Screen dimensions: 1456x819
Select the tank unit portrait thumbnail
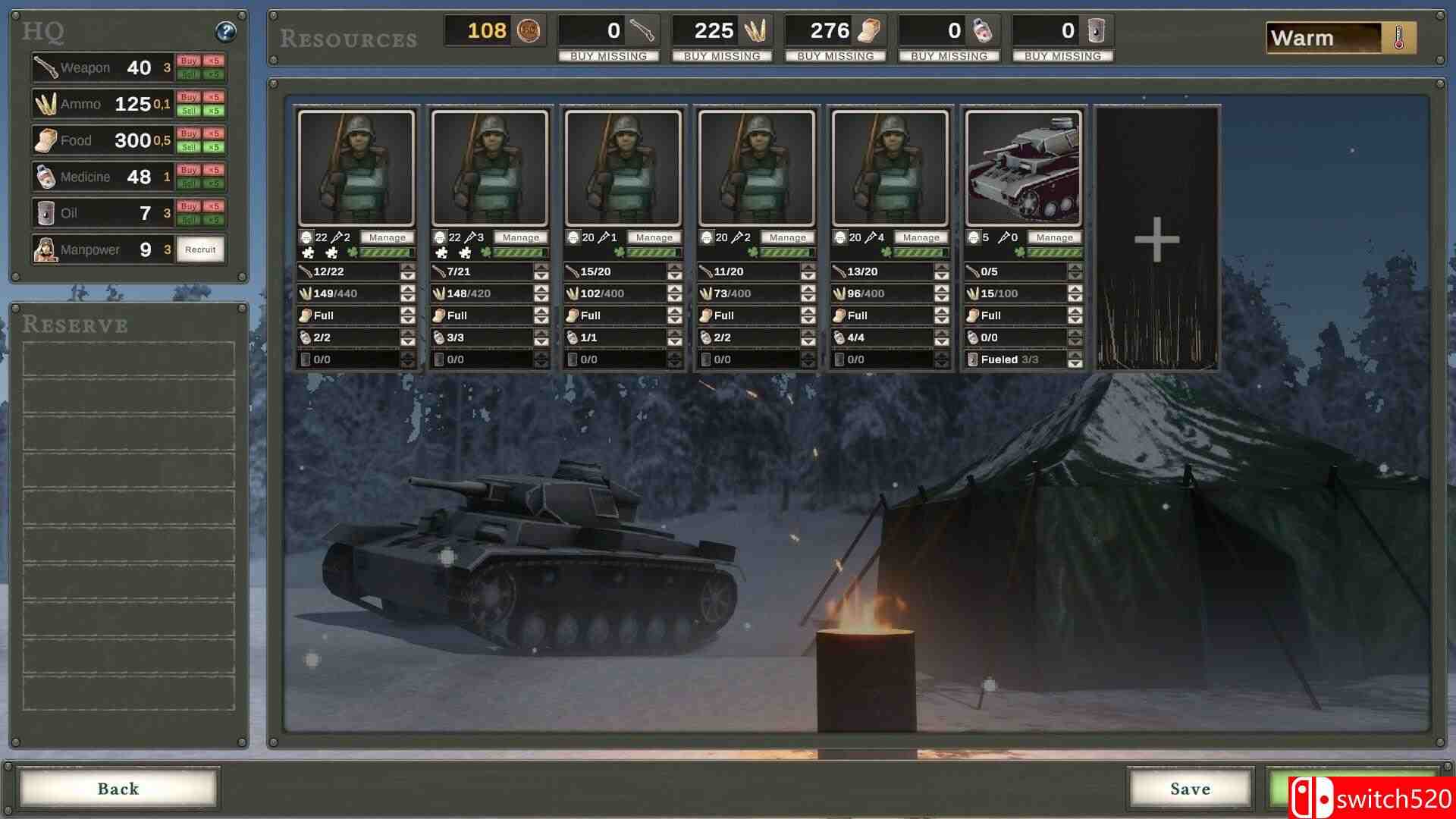[1025, 167]
